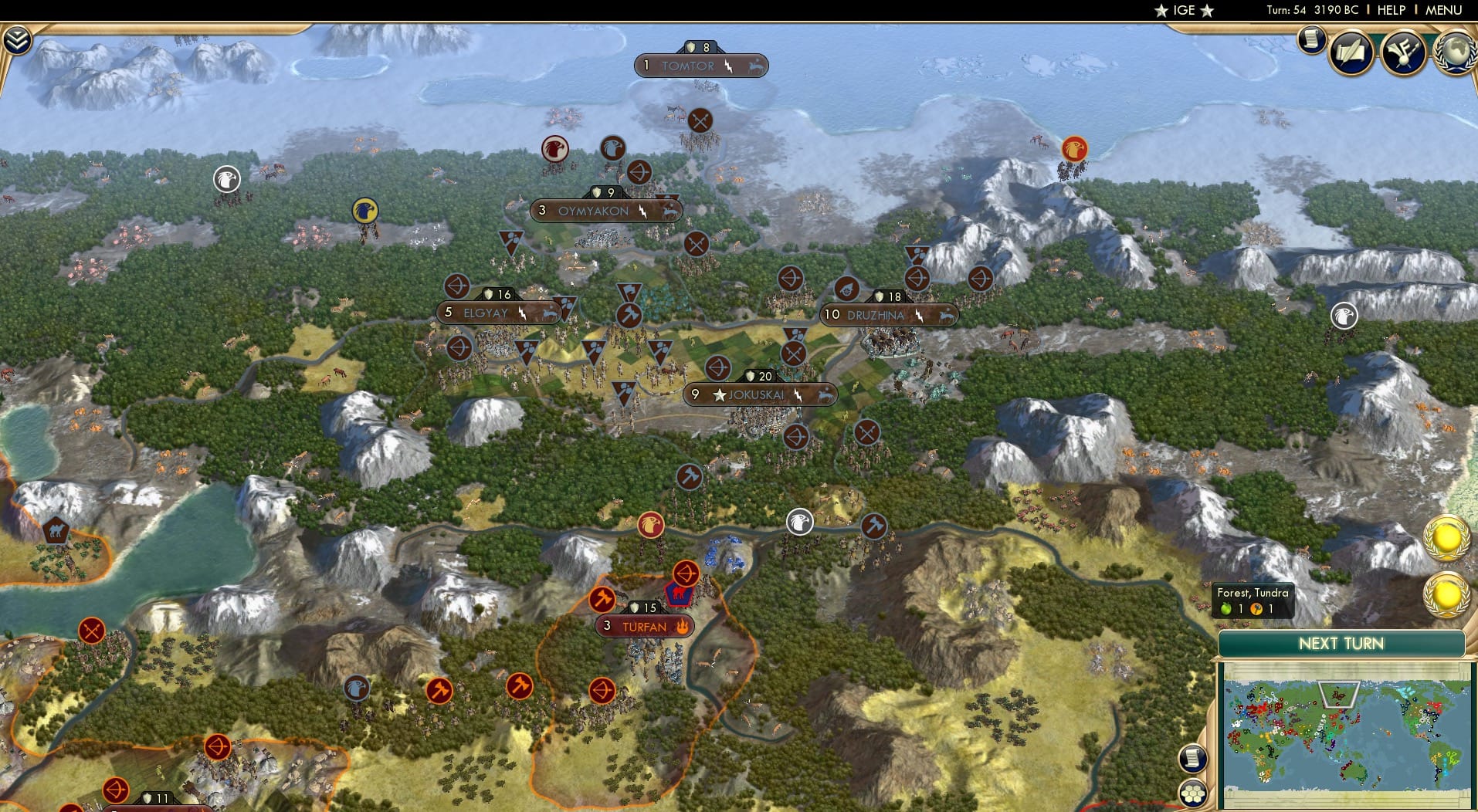Toggle the IGE star in the top bar
Image resolution: width=1478 pixels, height=812 pixels.
[1185, 11]
